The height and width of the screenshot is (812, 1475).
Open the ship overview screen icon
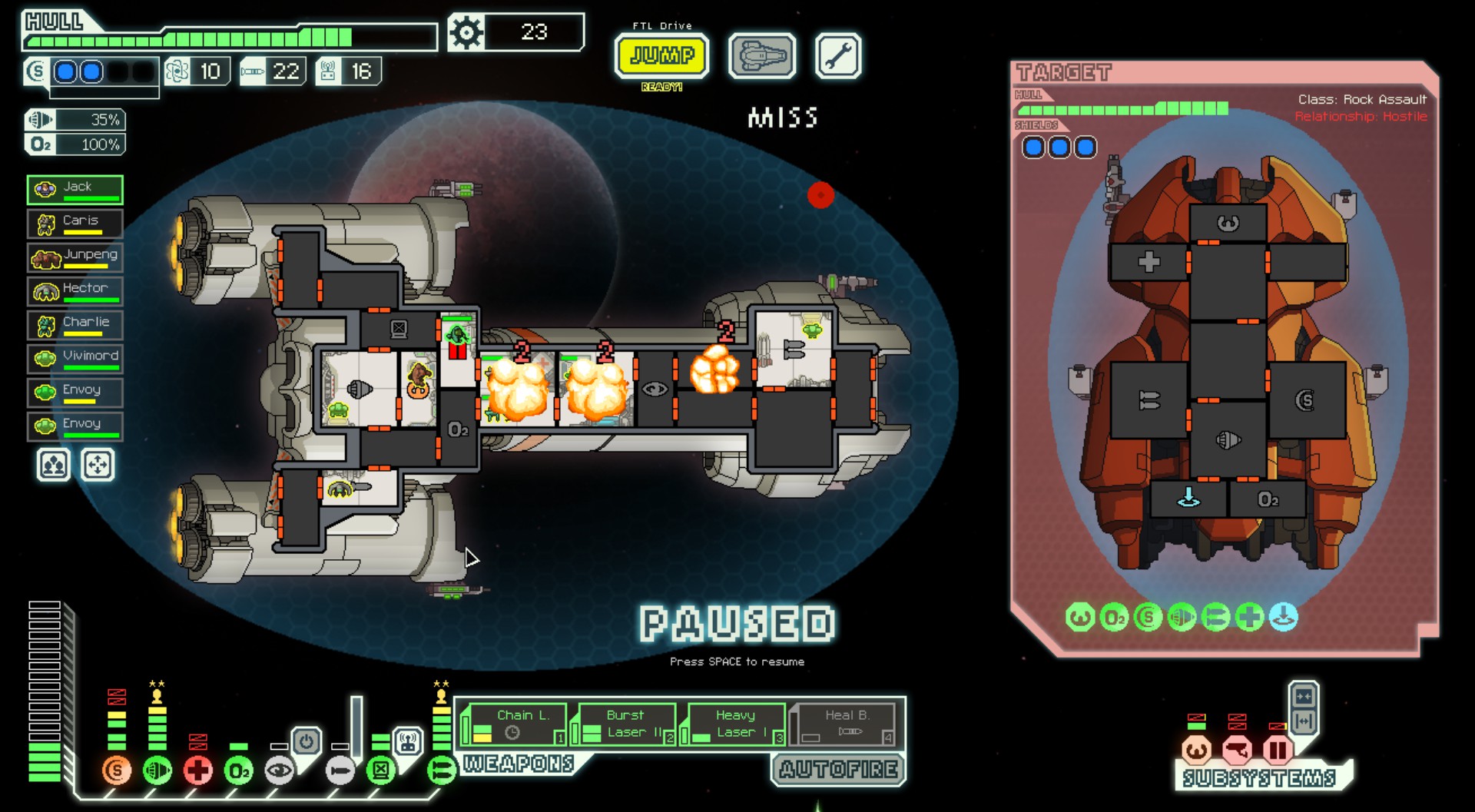tap(761, 56)
